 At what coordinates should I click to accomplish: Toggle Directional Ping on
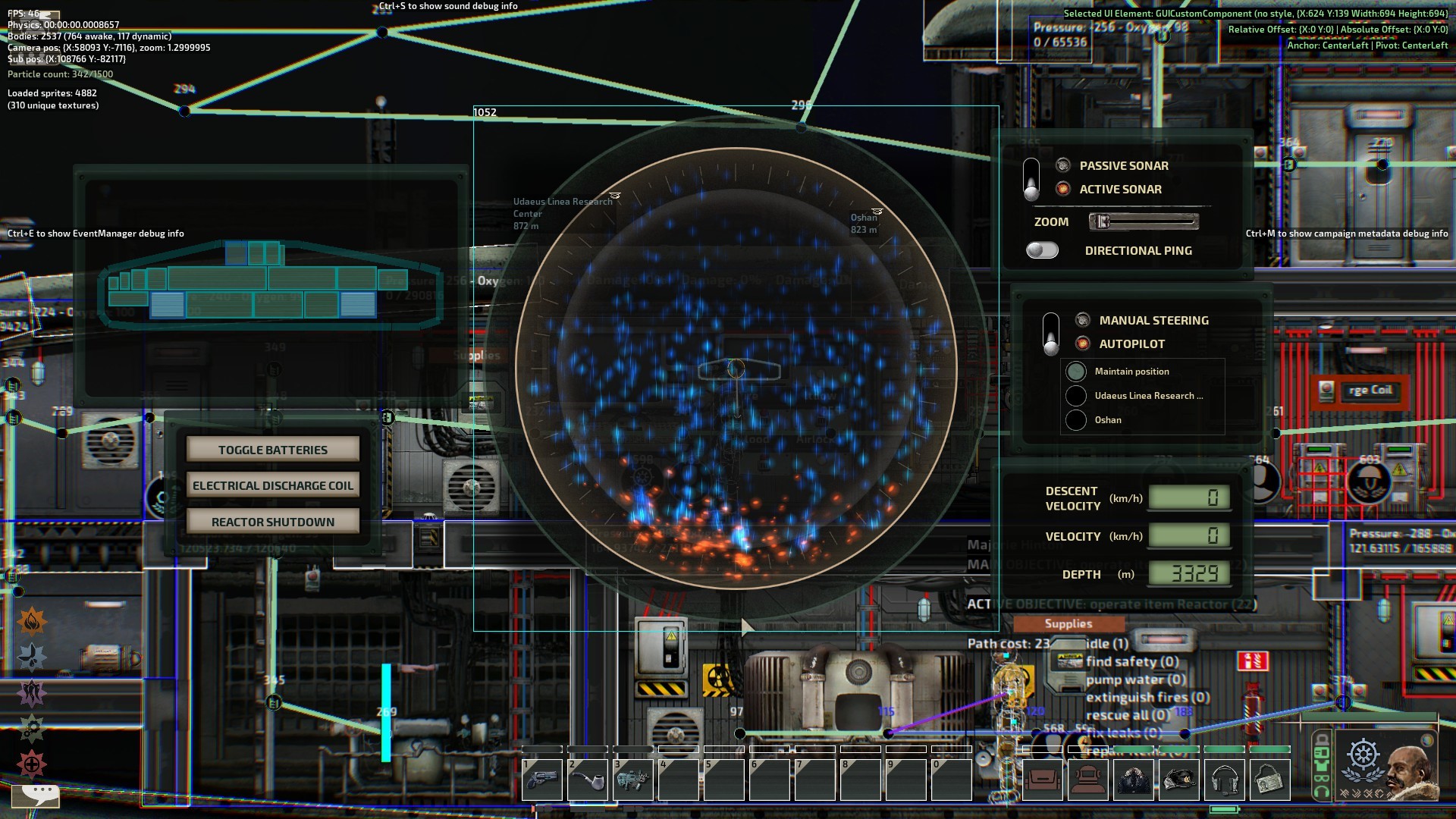pyautogui.click(x=1042, y=250)
